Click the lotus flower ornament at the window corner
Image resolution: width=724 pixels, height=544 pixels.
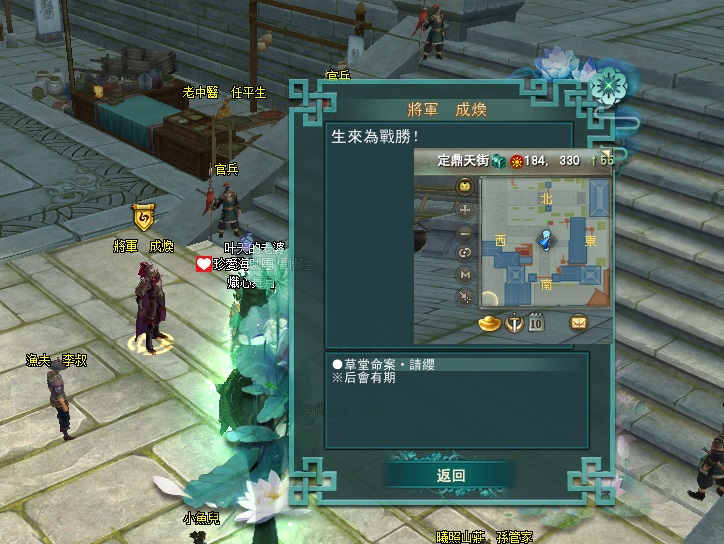pyautogui.click(x=605, y=87)
